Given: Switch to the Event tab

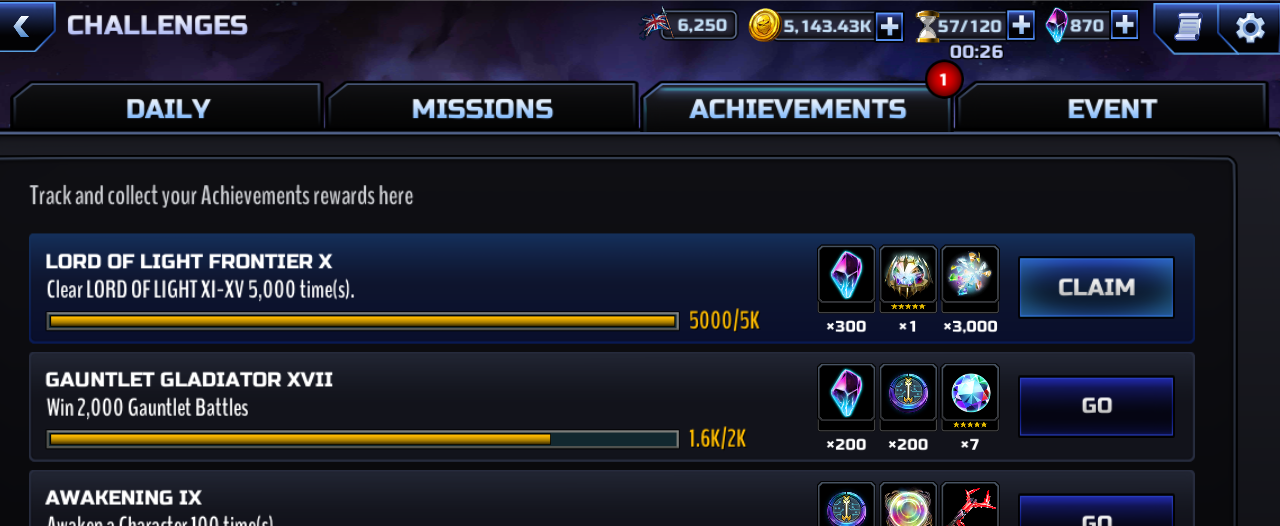Looking at the screenshot, I should (x=1111, y=108).
